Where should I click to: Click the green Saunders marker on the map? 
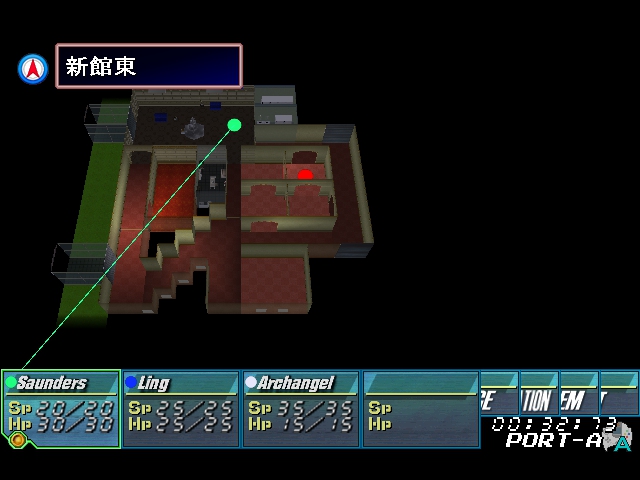[235, 125]
